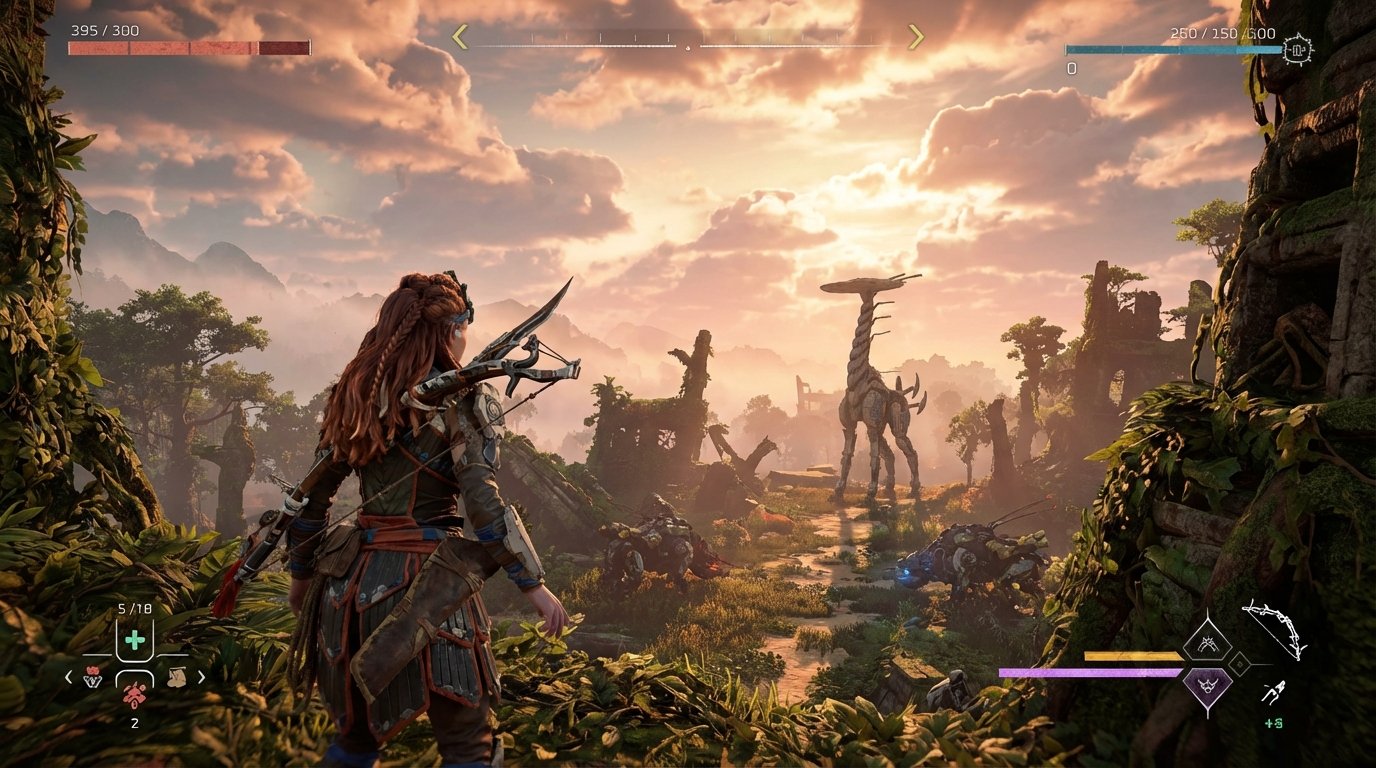Click the small ammo diamond between weapon icons

[1239, 663]
